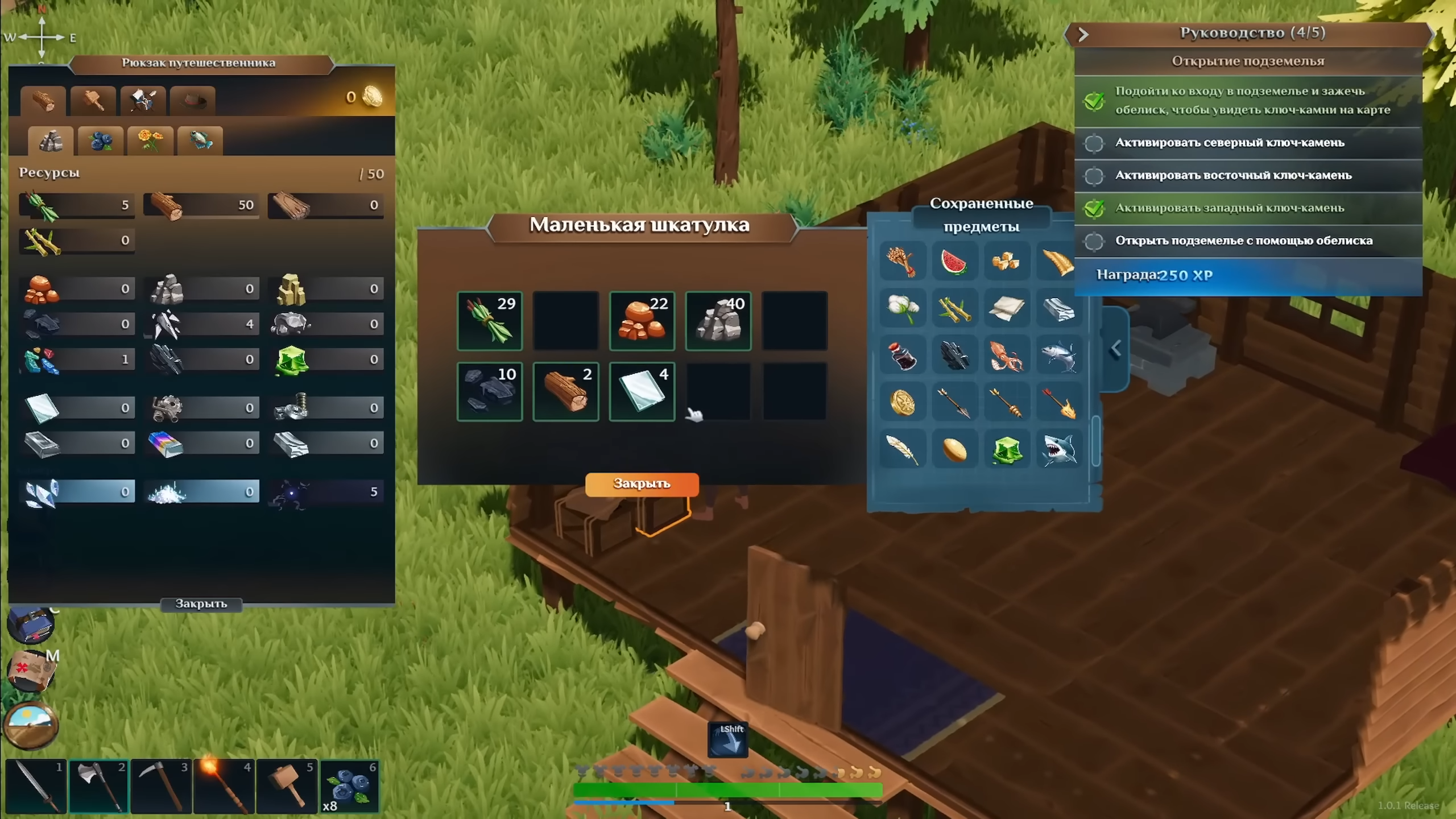
Task: Select the sword in the hotbar
Action: [x=36, y=787]
